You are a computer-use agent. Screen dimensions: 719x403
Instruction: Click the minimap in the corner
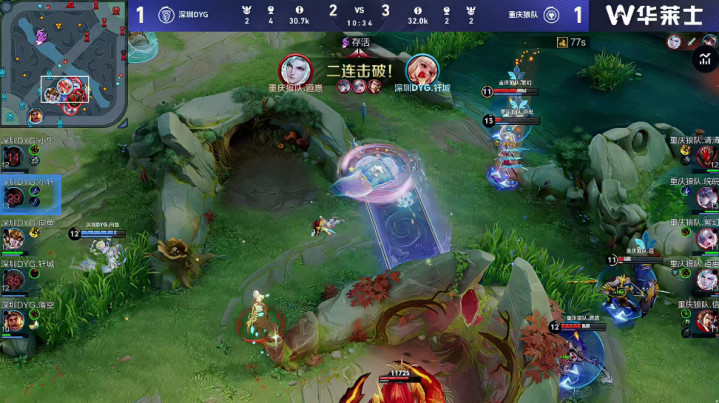point(64,64)
